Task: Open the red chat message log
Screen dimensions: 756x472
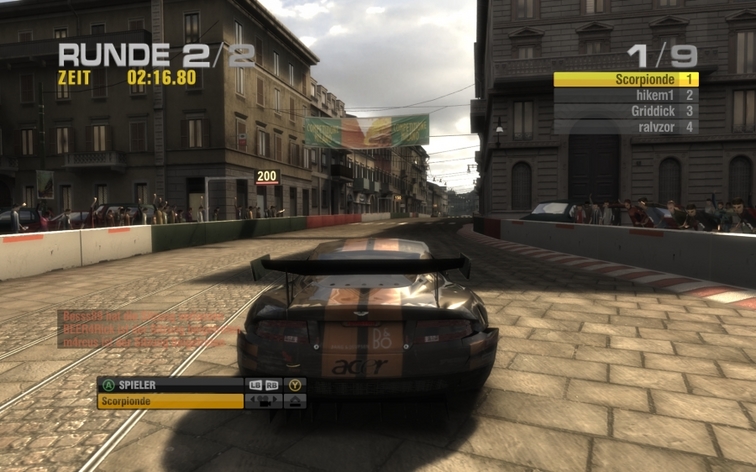Action: coord(147,328)
